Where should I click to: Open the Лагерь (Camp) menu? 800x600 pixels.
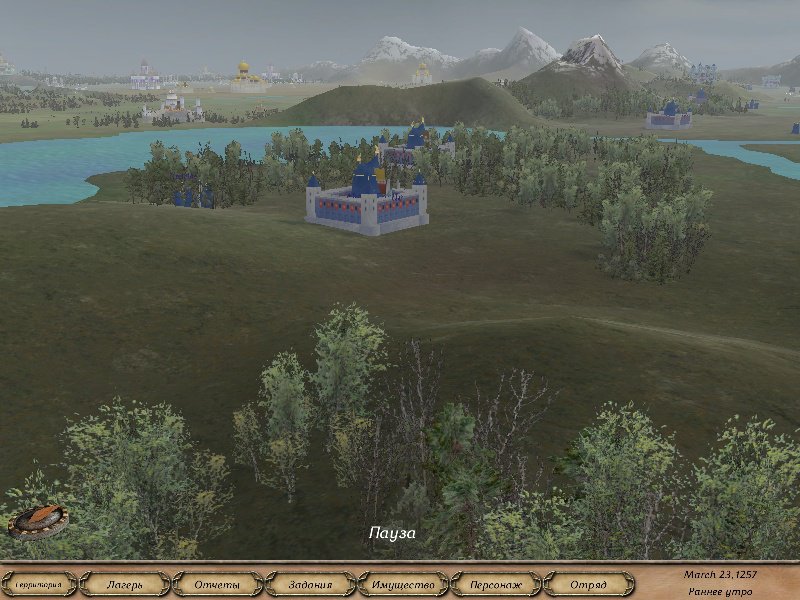point(125,584)
